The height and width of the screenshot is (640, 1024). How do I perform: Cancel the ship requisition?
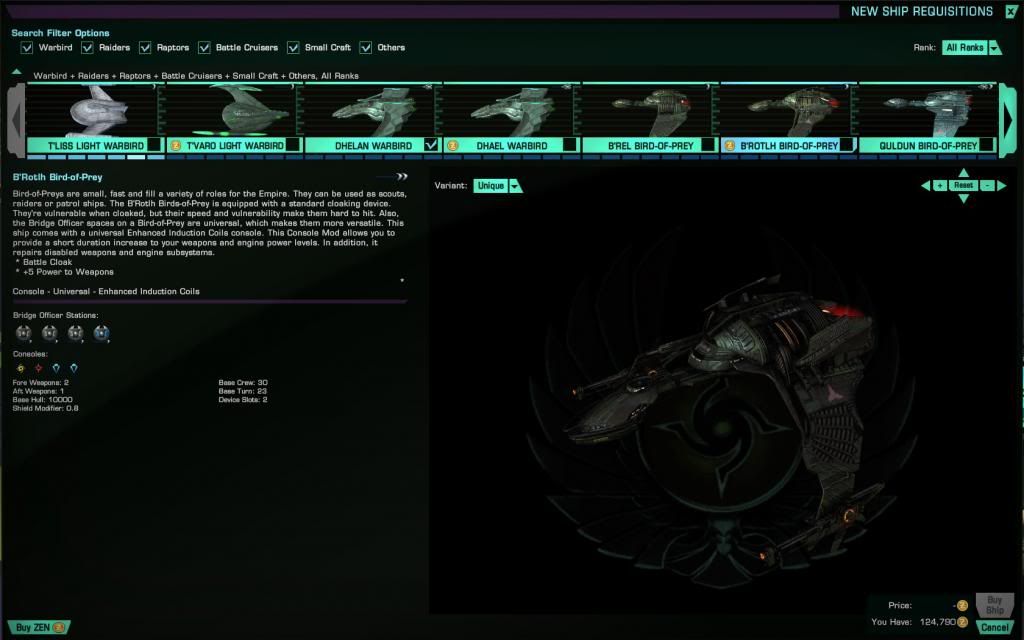[994, 627]
